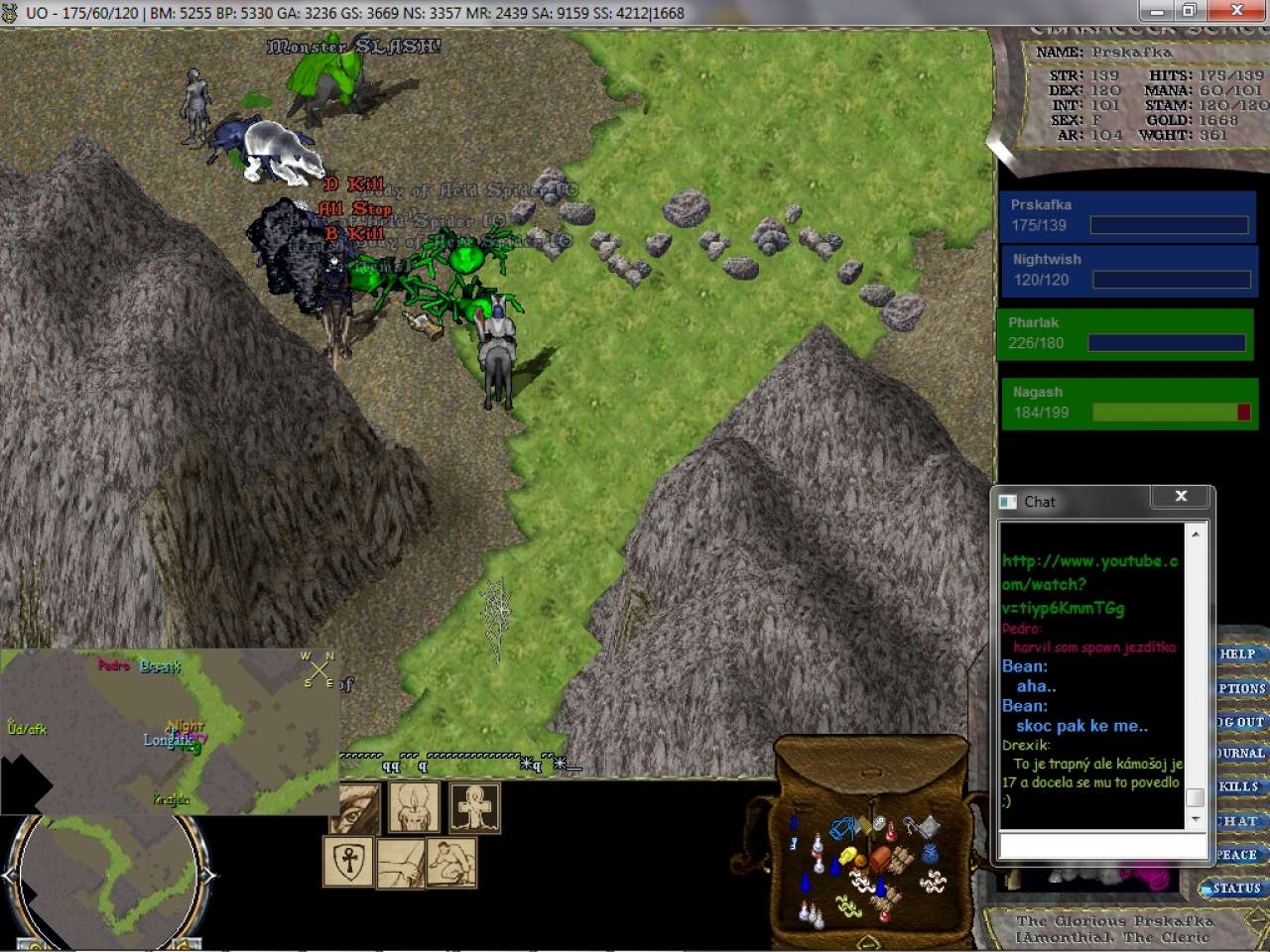1270x952 pixels.
Task: Open the Journal from the paperdoll
Action: pyautogui.click(x=1241, y=754)
